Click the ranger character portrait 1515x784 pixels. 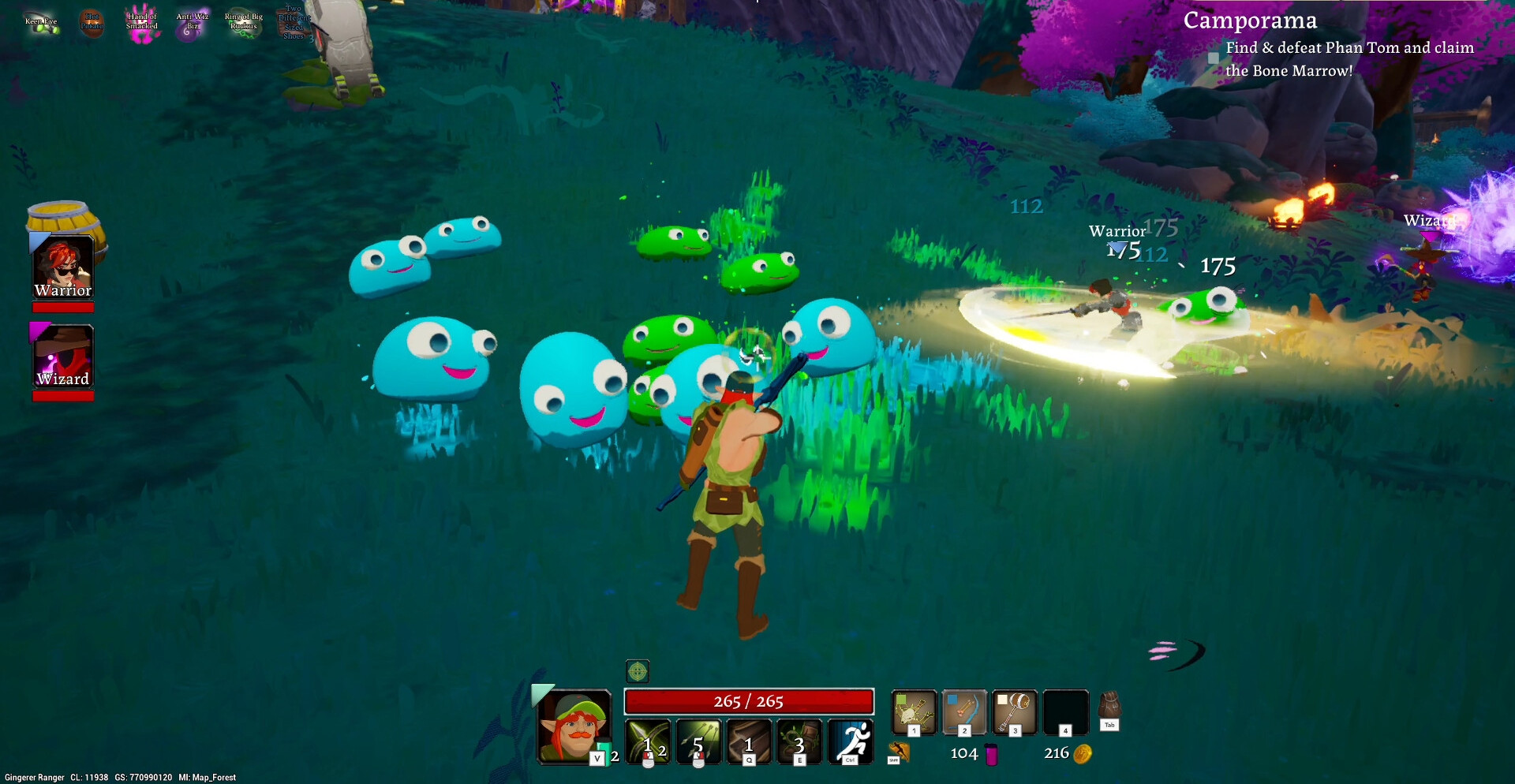574,726
